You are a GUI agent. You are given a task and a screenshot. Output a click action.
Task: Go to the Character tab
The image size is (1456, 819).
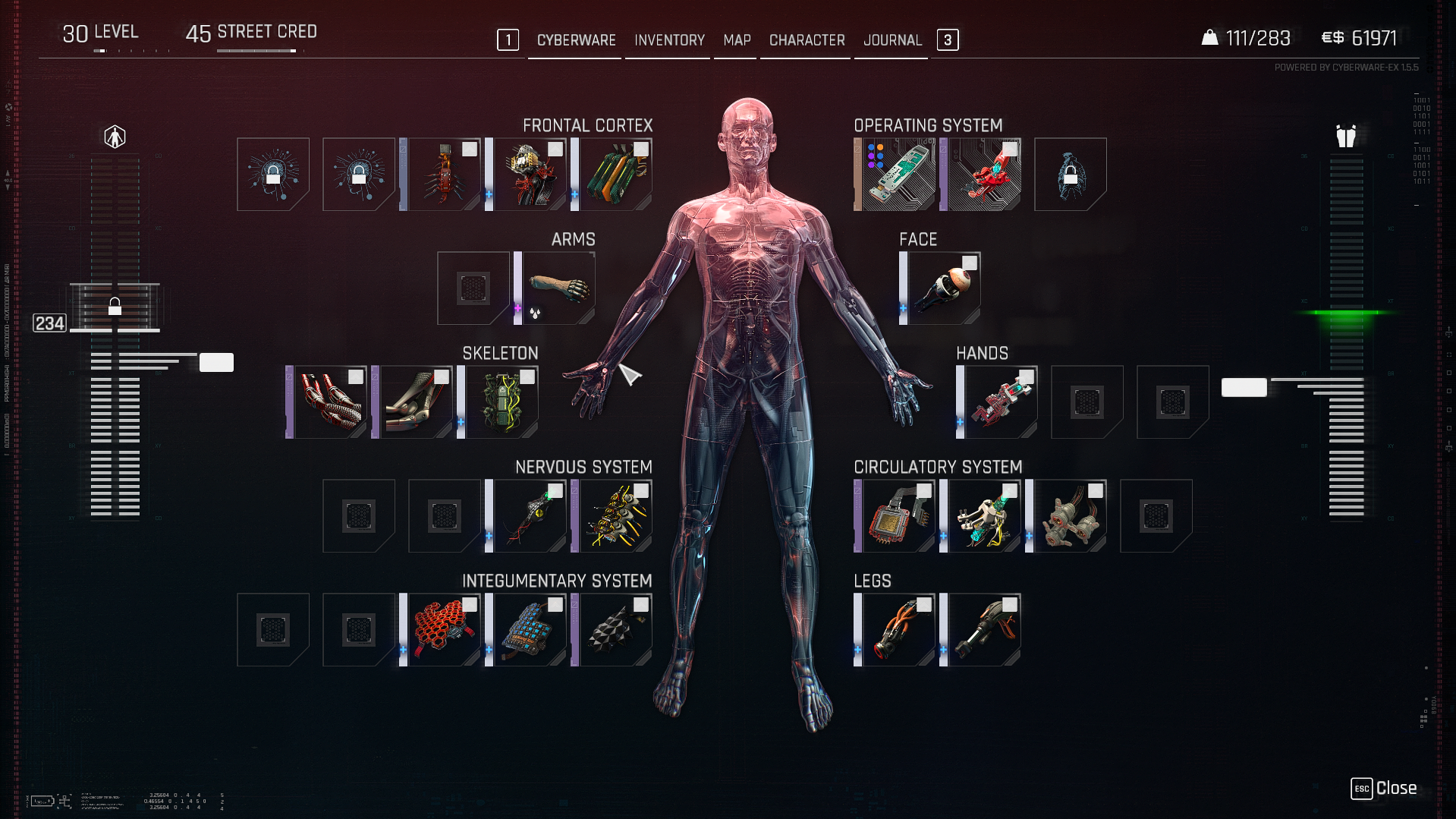[x=807, y=40]
